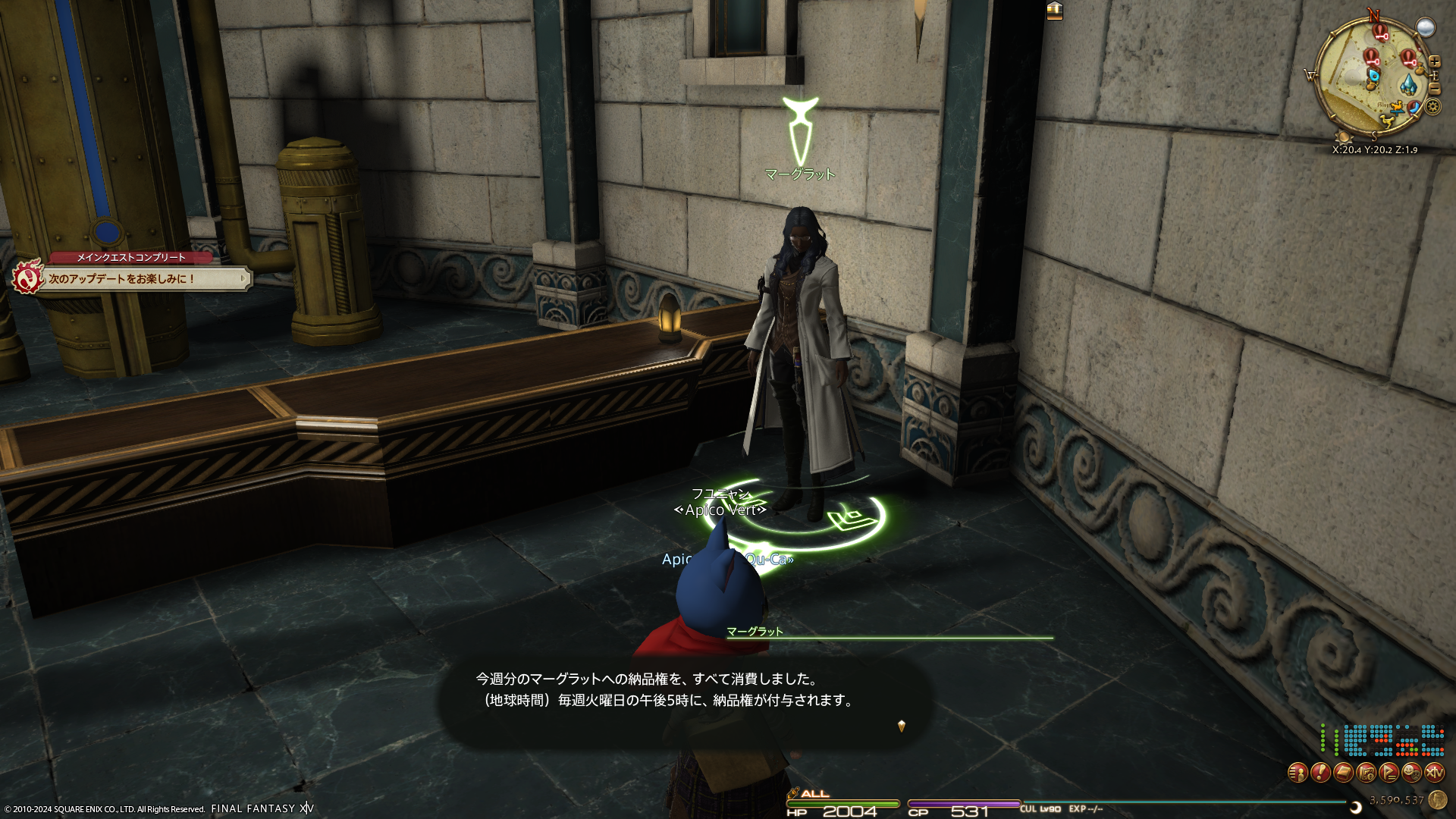
Task: Advance the マーグラット dialogue message
Action: 901,726
